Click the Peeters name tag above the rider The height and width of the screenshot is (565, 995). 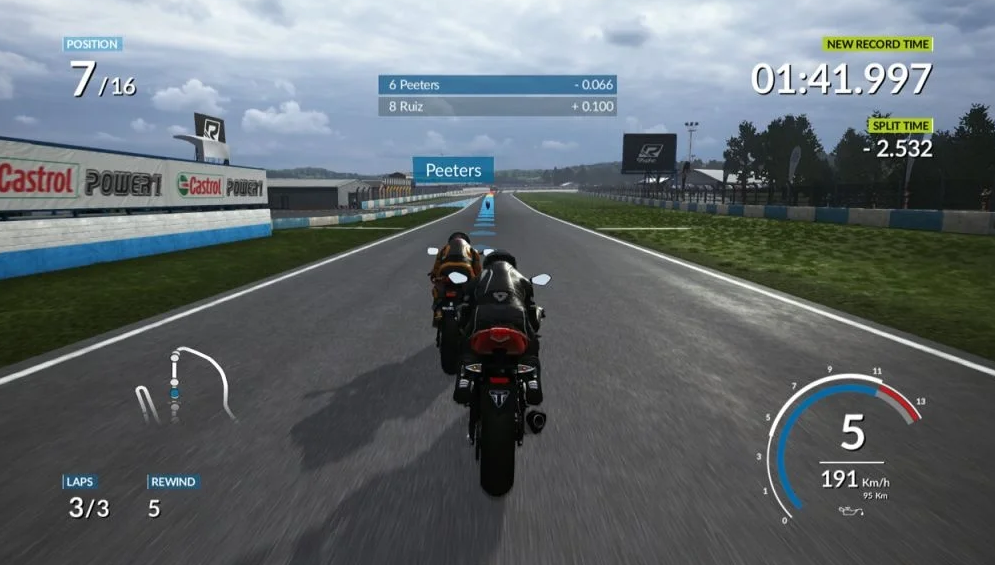coord(453,170)
